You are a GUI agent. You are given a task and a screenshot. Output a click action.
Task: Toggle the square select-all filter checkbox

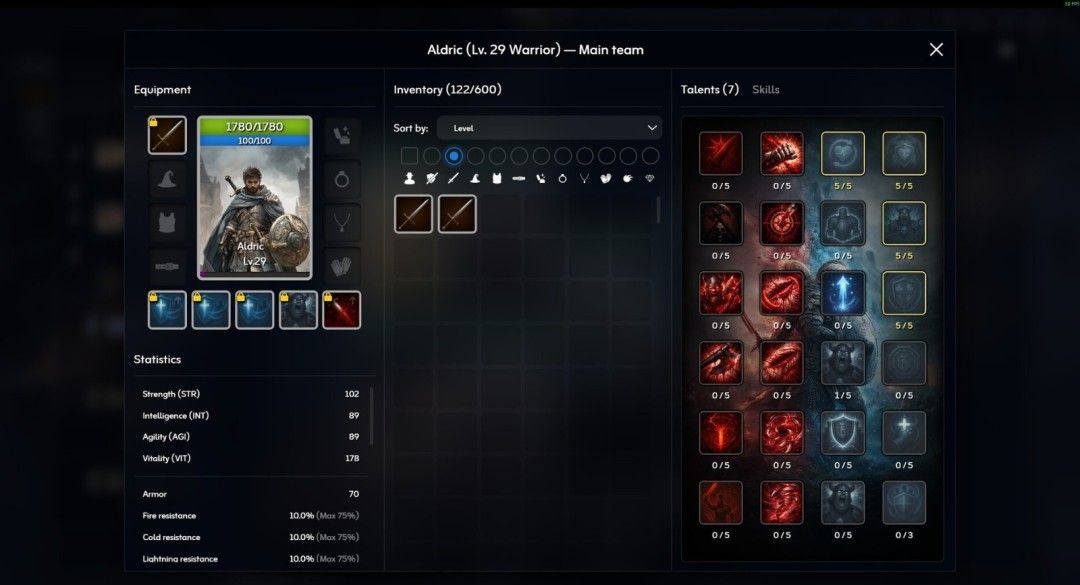[409, 156]
